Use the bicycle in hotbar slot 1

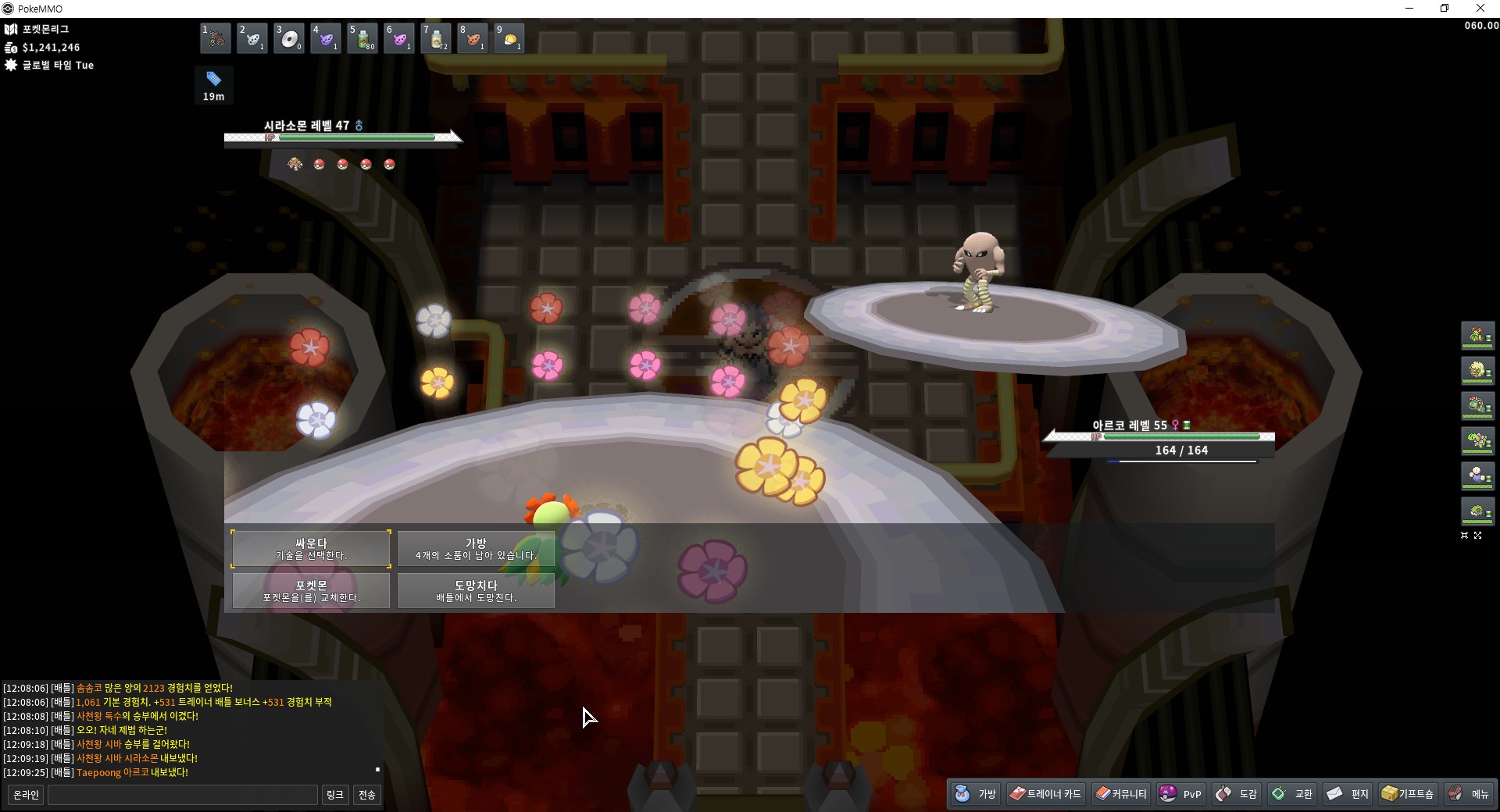[x=215, y=38]
